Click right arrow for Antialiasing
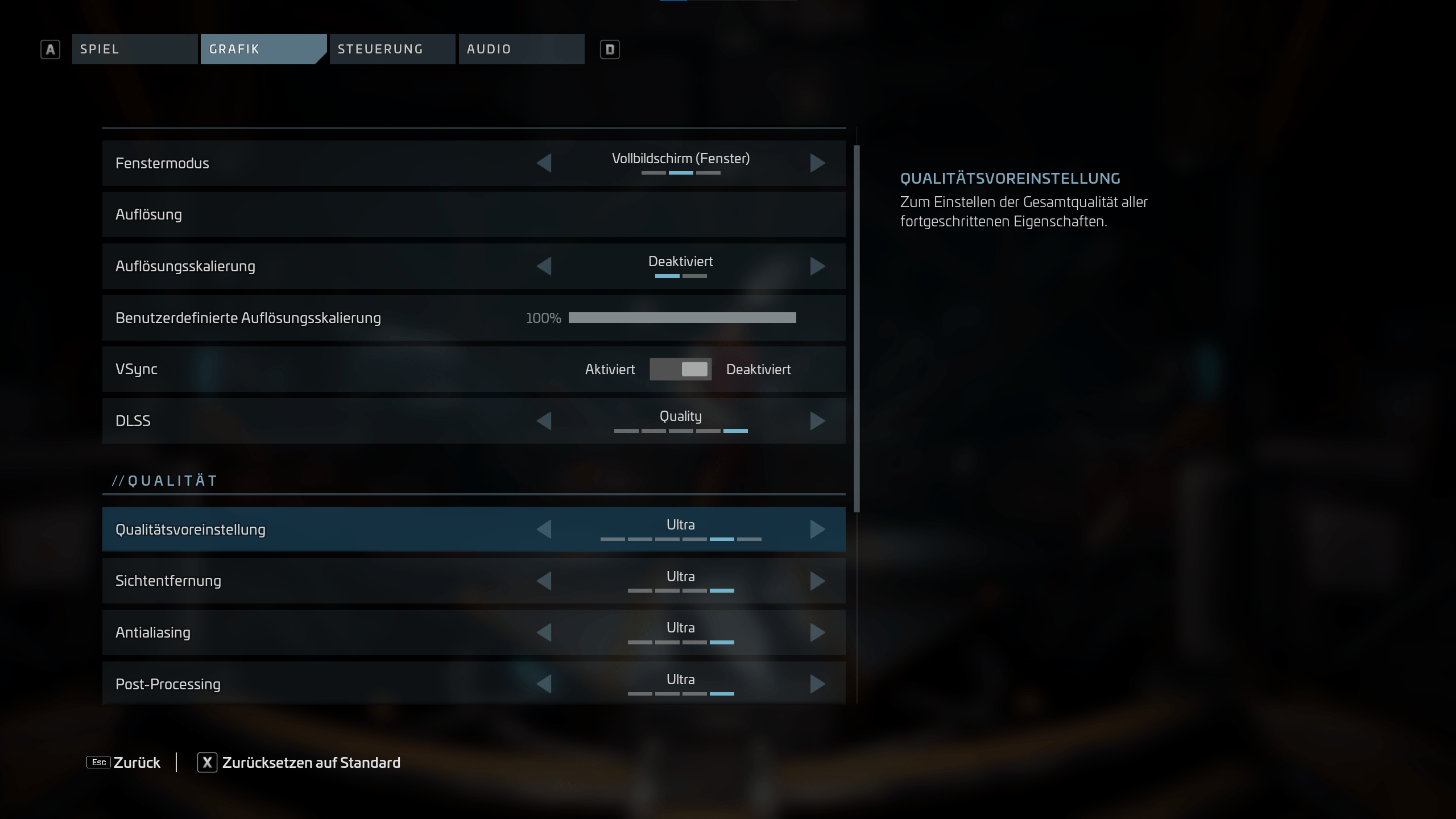1456x819 pixels. pyautogui.click(x=817, y=632)
